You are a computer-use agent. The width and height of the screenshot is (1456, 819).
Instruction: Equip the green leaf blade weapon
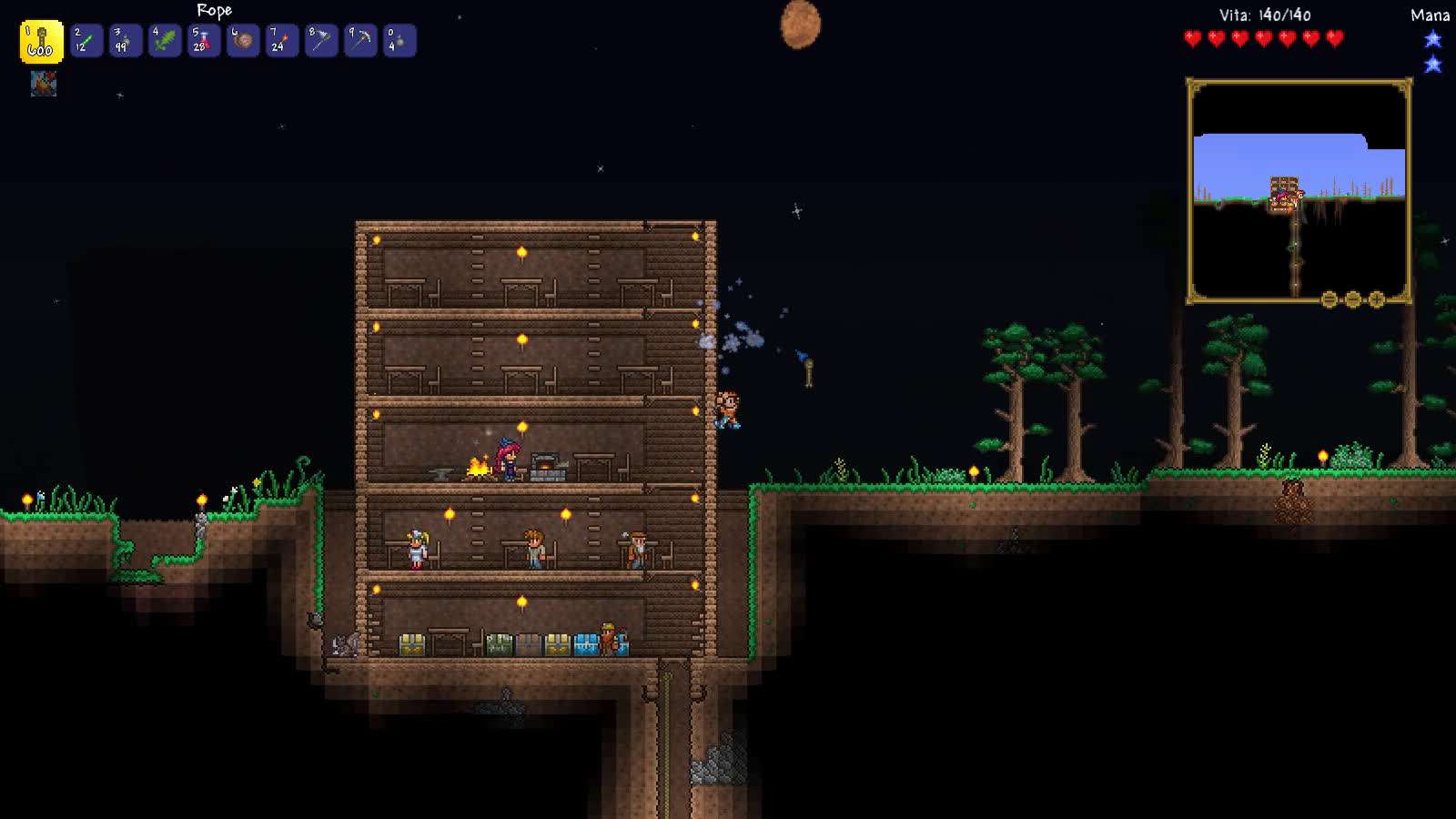tap(165, 41)
